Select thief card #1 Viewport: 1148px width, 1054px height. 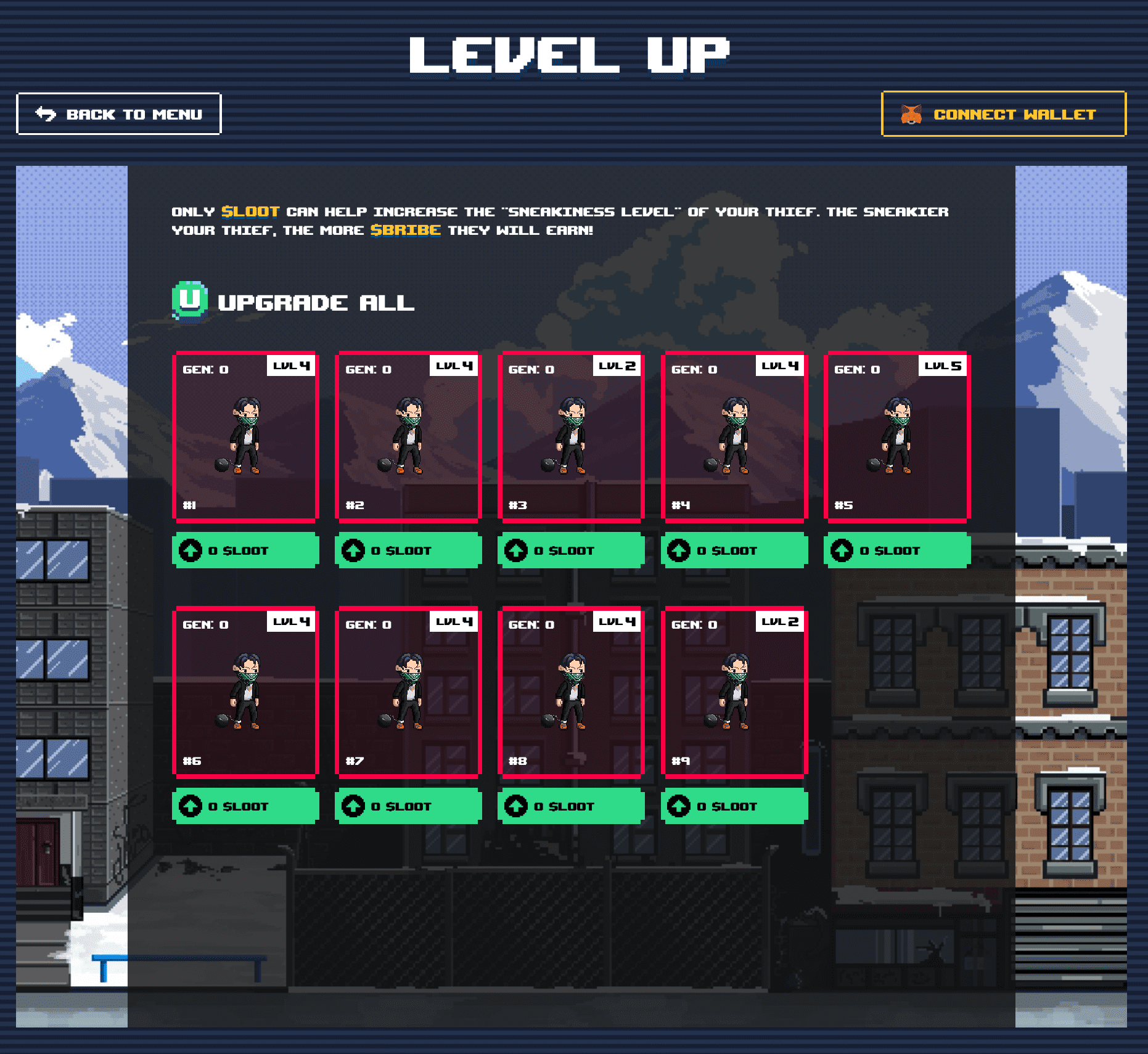coord(245,436)
